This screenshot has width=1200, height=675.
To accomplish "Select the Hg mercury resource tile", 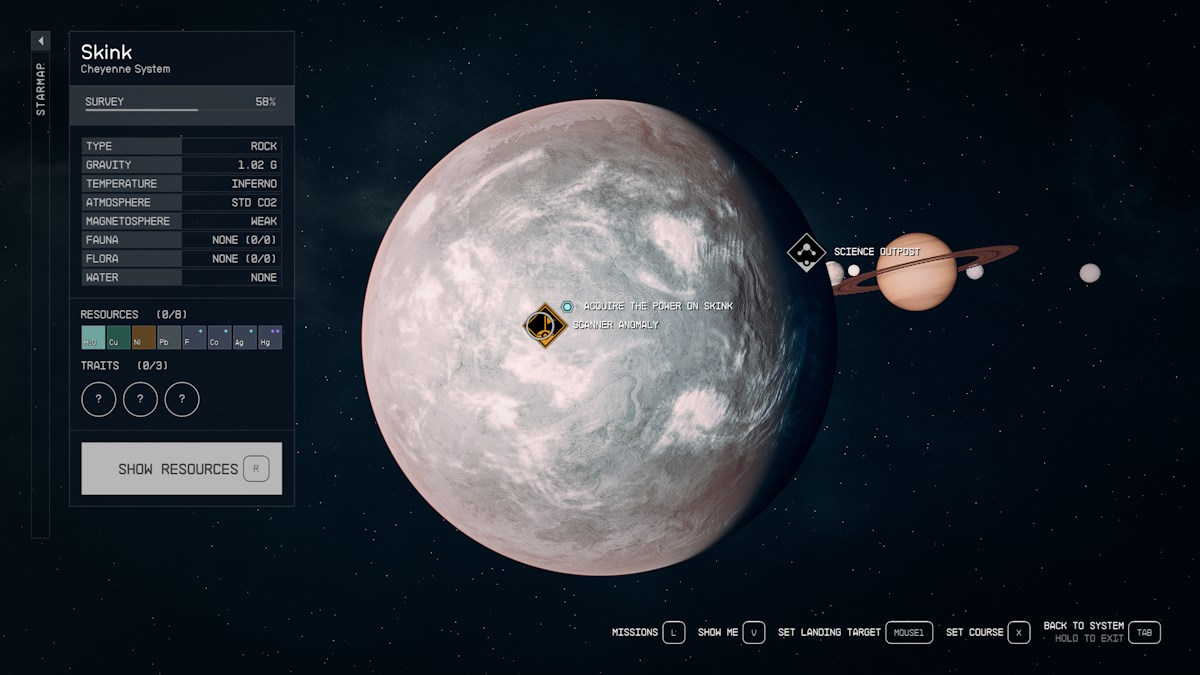I will point(269,338).
